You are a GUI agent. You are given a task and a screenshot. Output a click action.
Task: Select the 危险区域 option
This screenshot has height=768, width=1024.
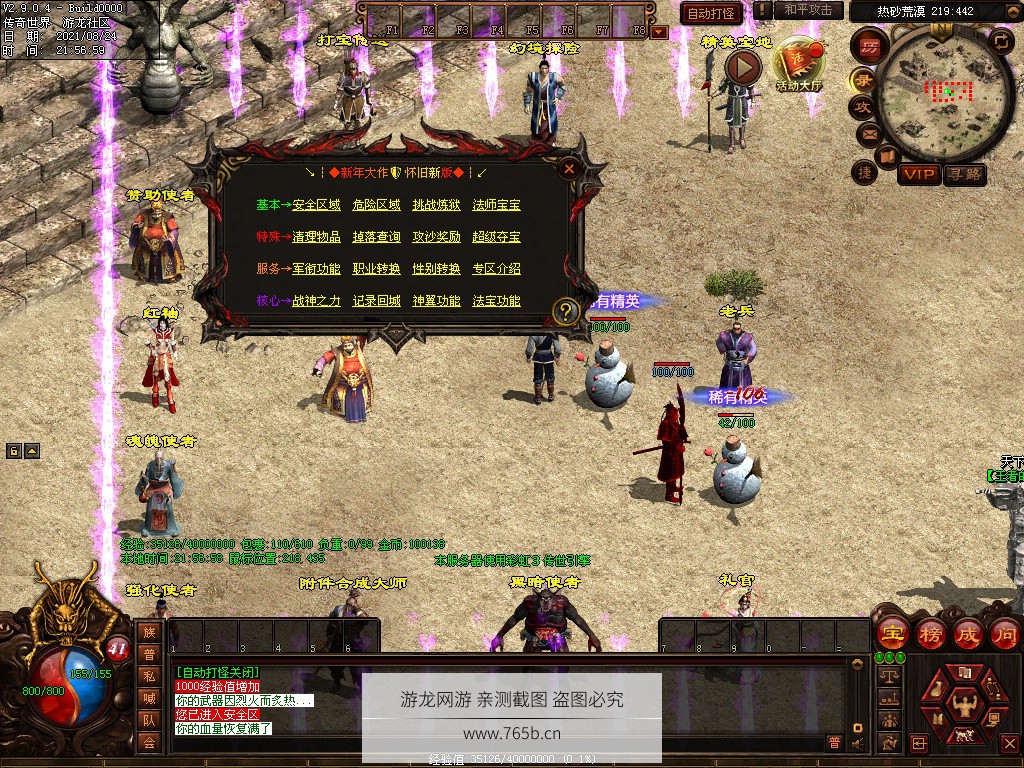(x=376, y=205)
